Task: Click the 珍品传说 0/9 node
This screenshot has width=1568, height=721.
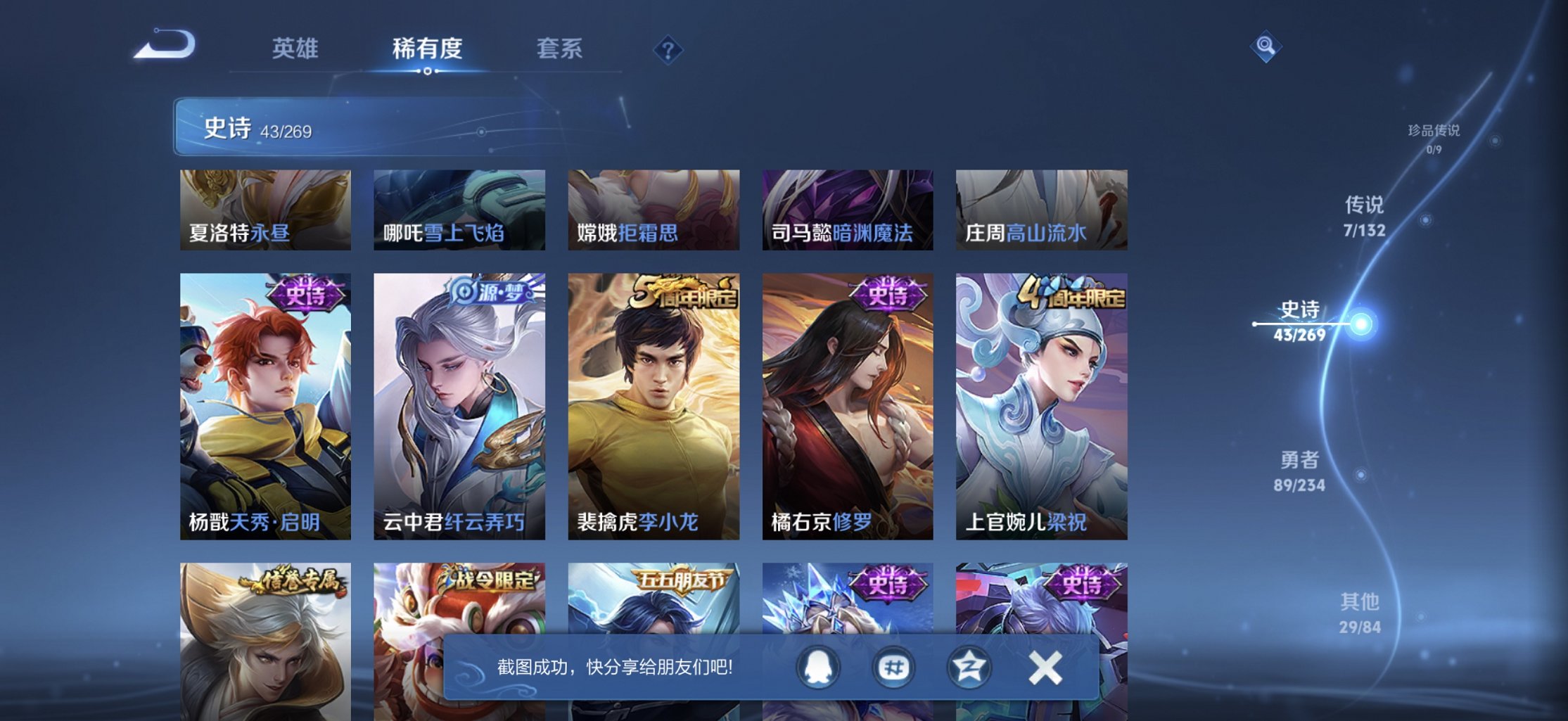Action: click(x=1435, y=139)
